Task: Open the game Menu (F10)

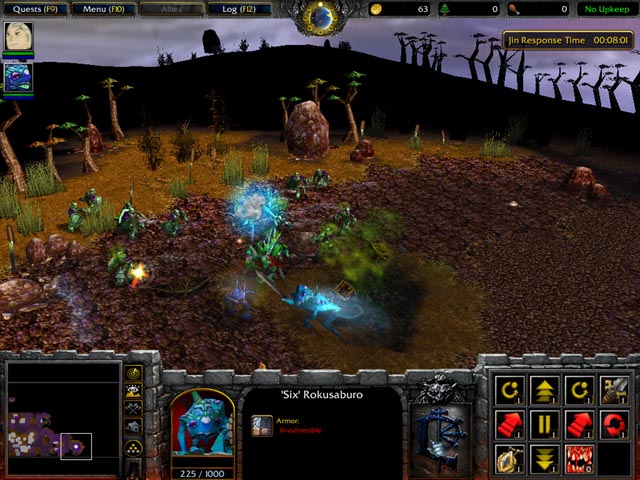Action: [102, 9]
